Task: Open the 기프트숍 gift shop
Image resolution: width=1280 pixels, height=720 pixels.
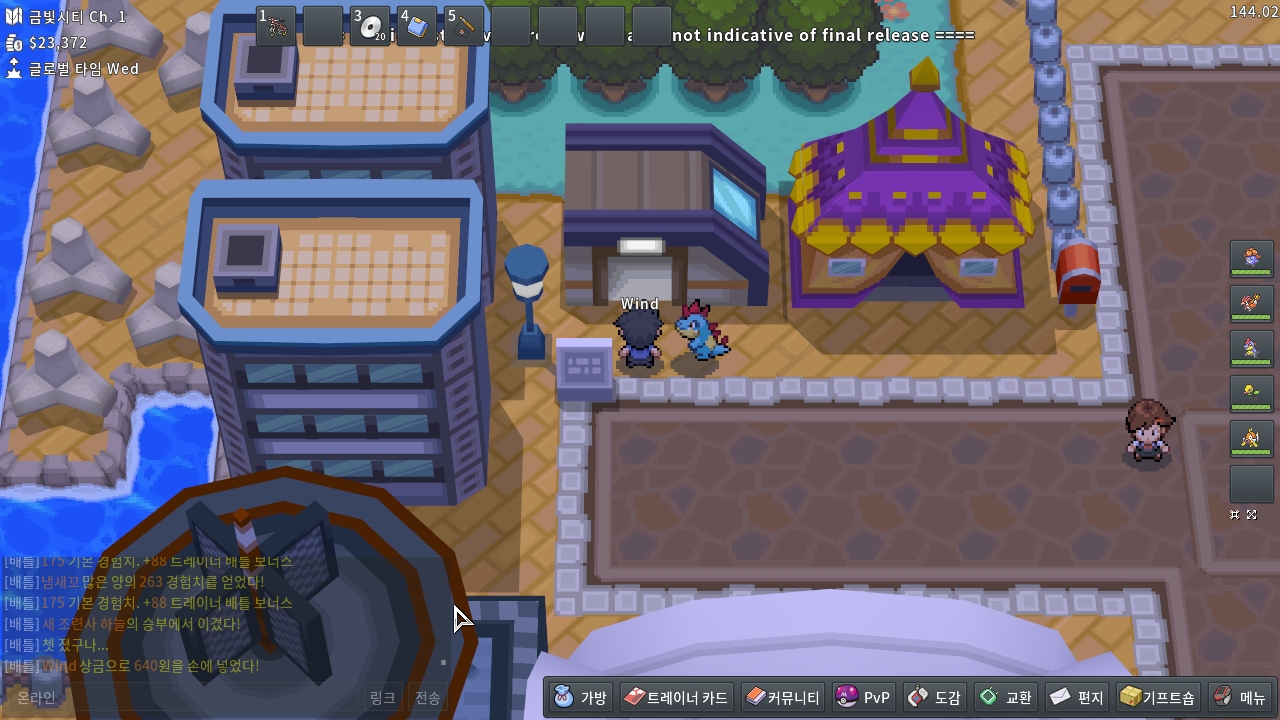Action: pyautogui.click(x=1157, y=697)
